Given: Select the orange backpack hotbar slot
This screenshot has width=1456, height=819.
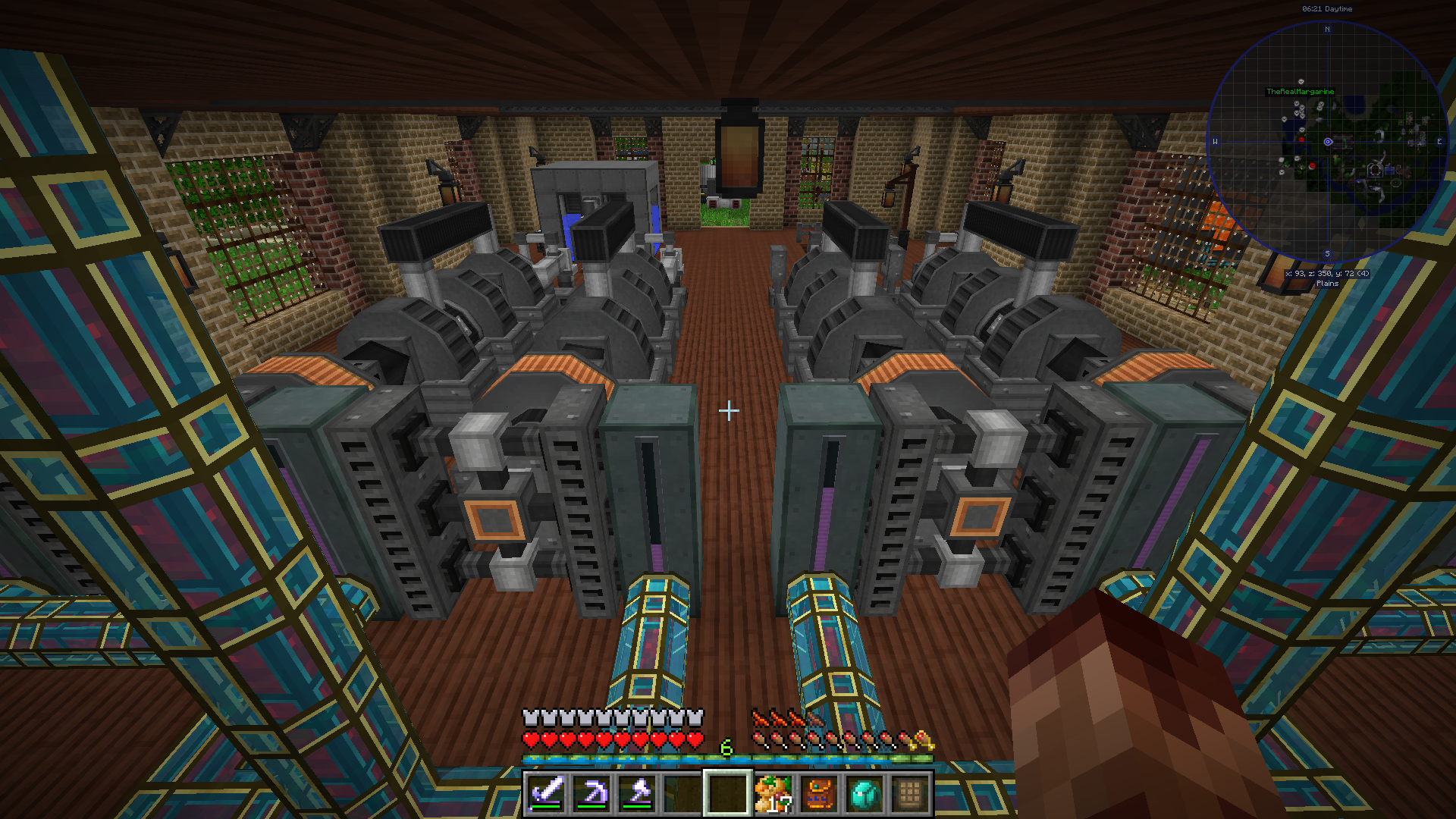Looking at the screenshot, I should tap(818, 793).
